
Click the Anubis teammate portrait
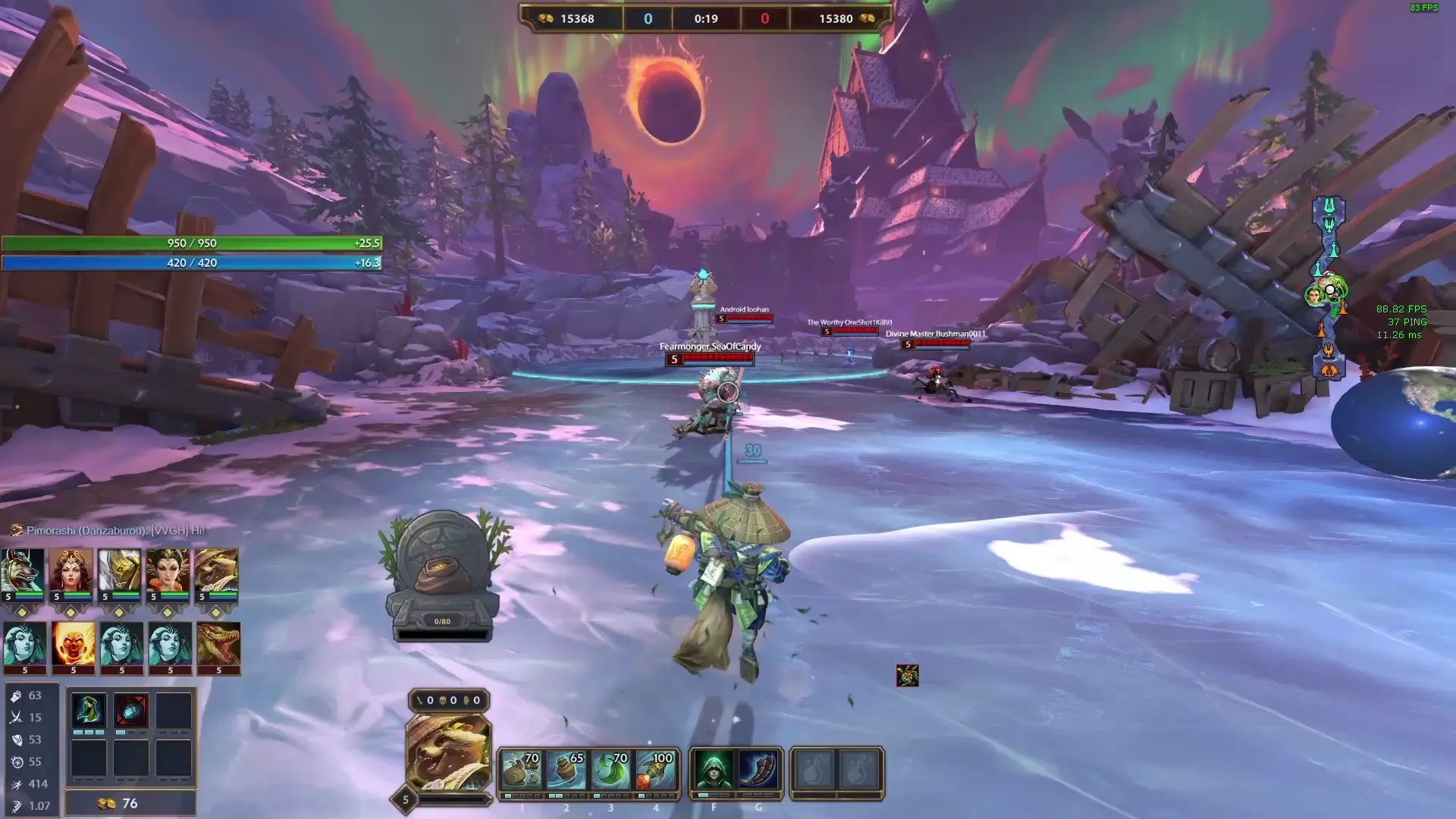point(22,570)
